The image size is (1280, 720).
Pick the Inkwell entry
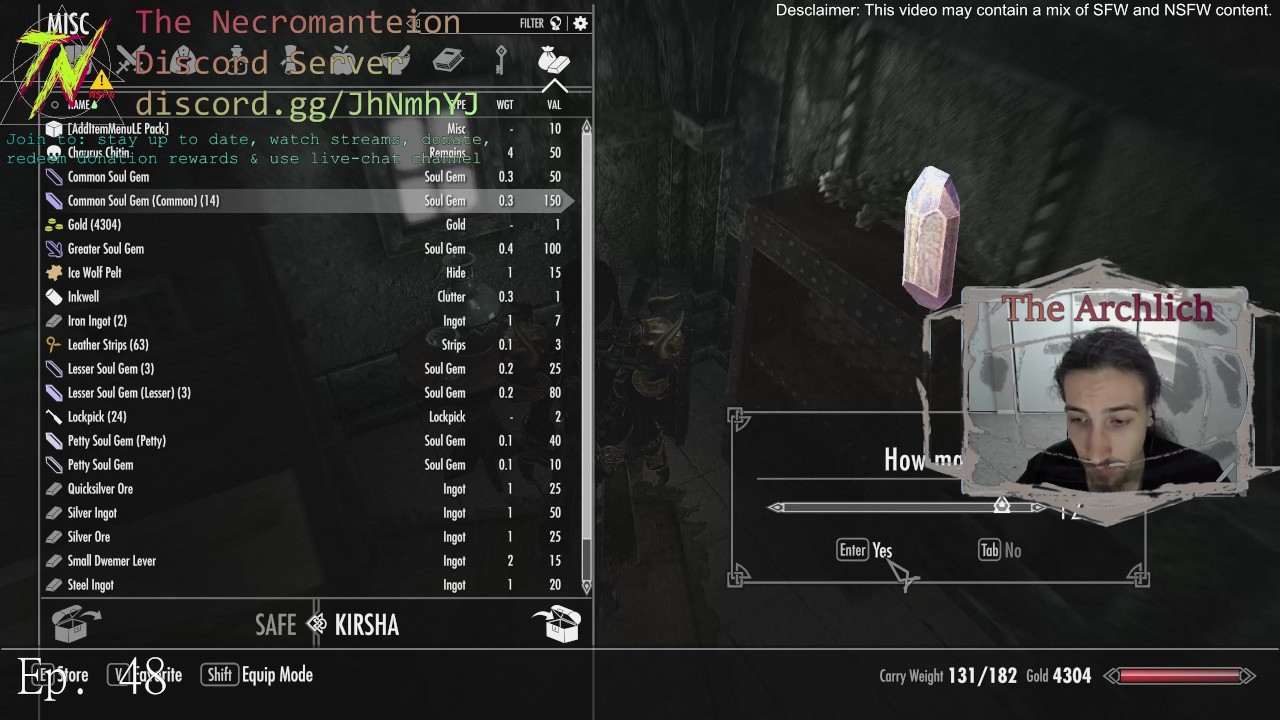point(83,297)
